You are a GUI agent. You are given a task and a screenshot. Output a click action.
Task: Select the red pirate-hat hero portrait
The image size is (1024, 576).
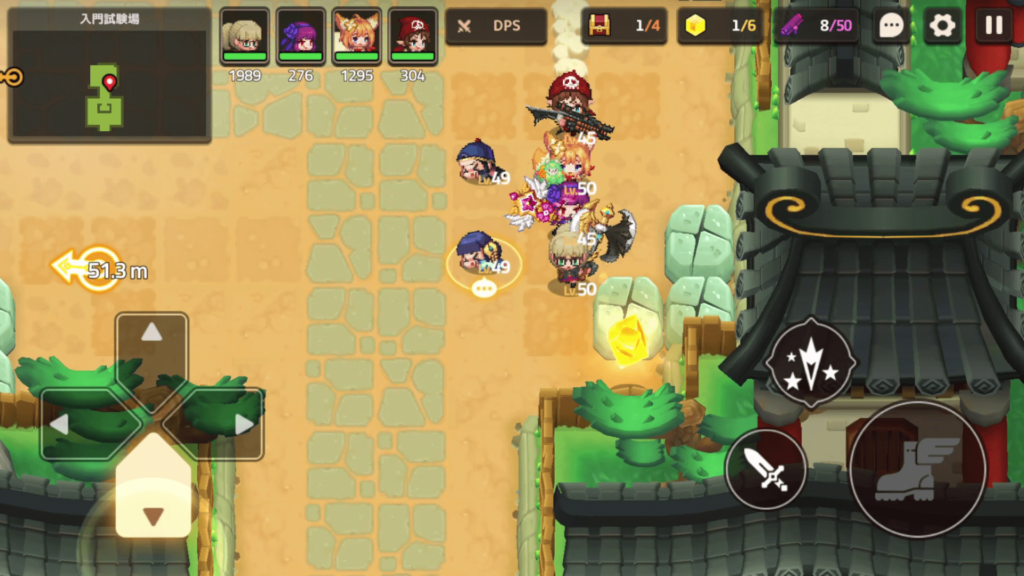coord(412,37)
